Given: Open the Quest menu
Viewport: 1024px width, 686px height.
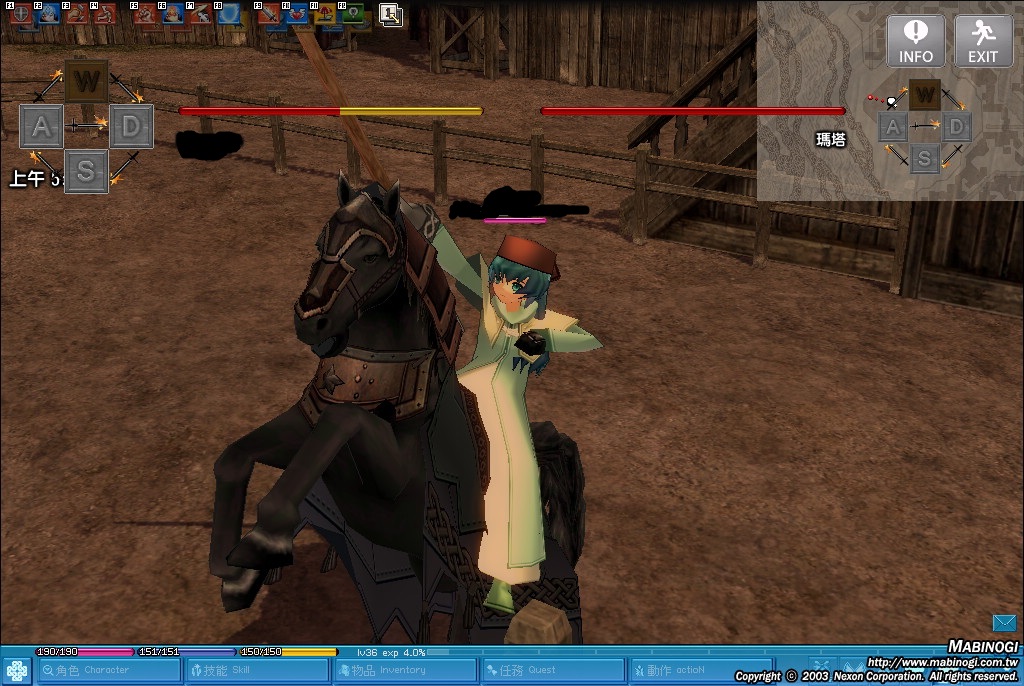Looking at the screenshot, I should pyautogui.click(x=551, y=670).
